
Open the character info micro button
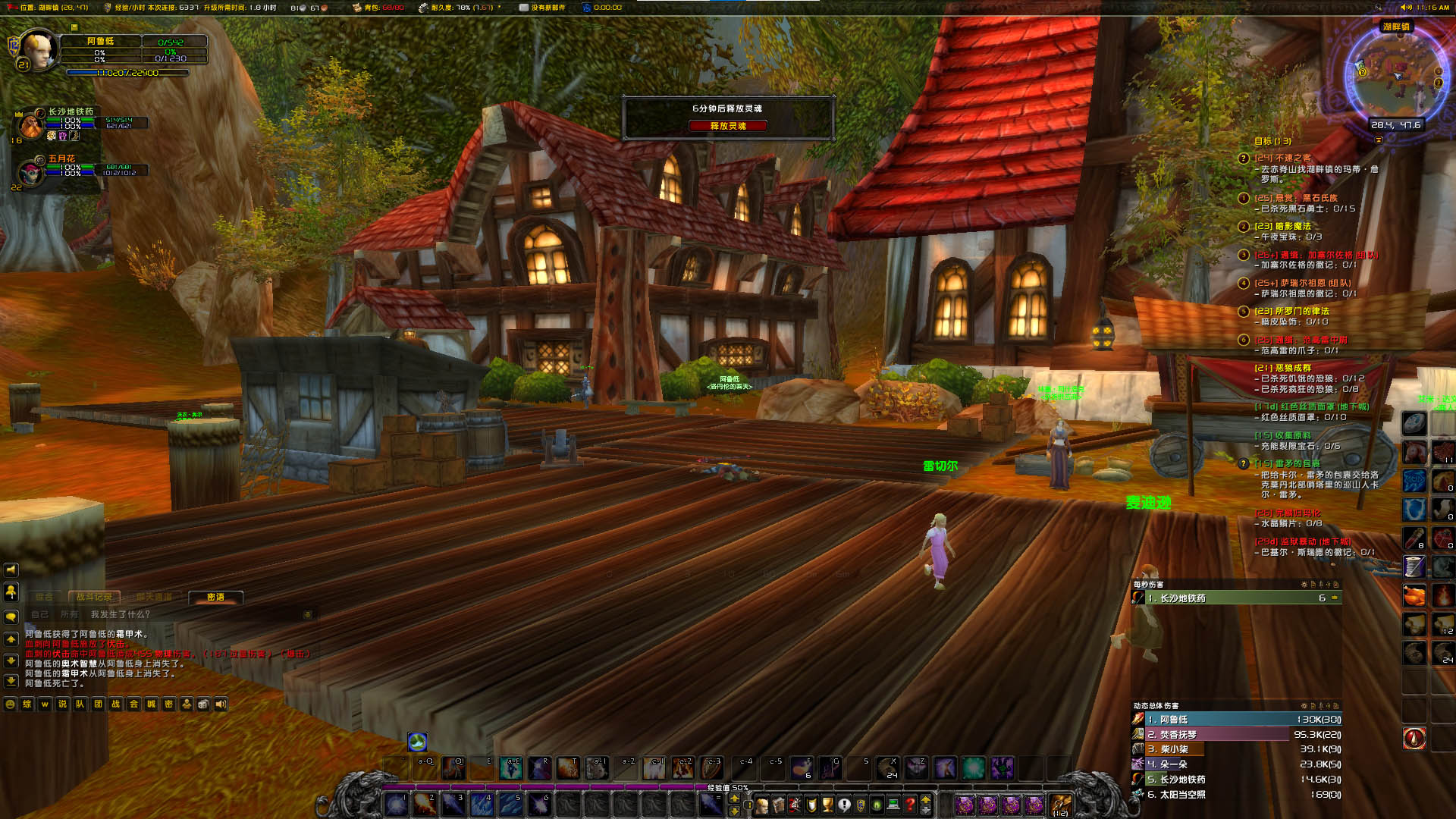761,805
